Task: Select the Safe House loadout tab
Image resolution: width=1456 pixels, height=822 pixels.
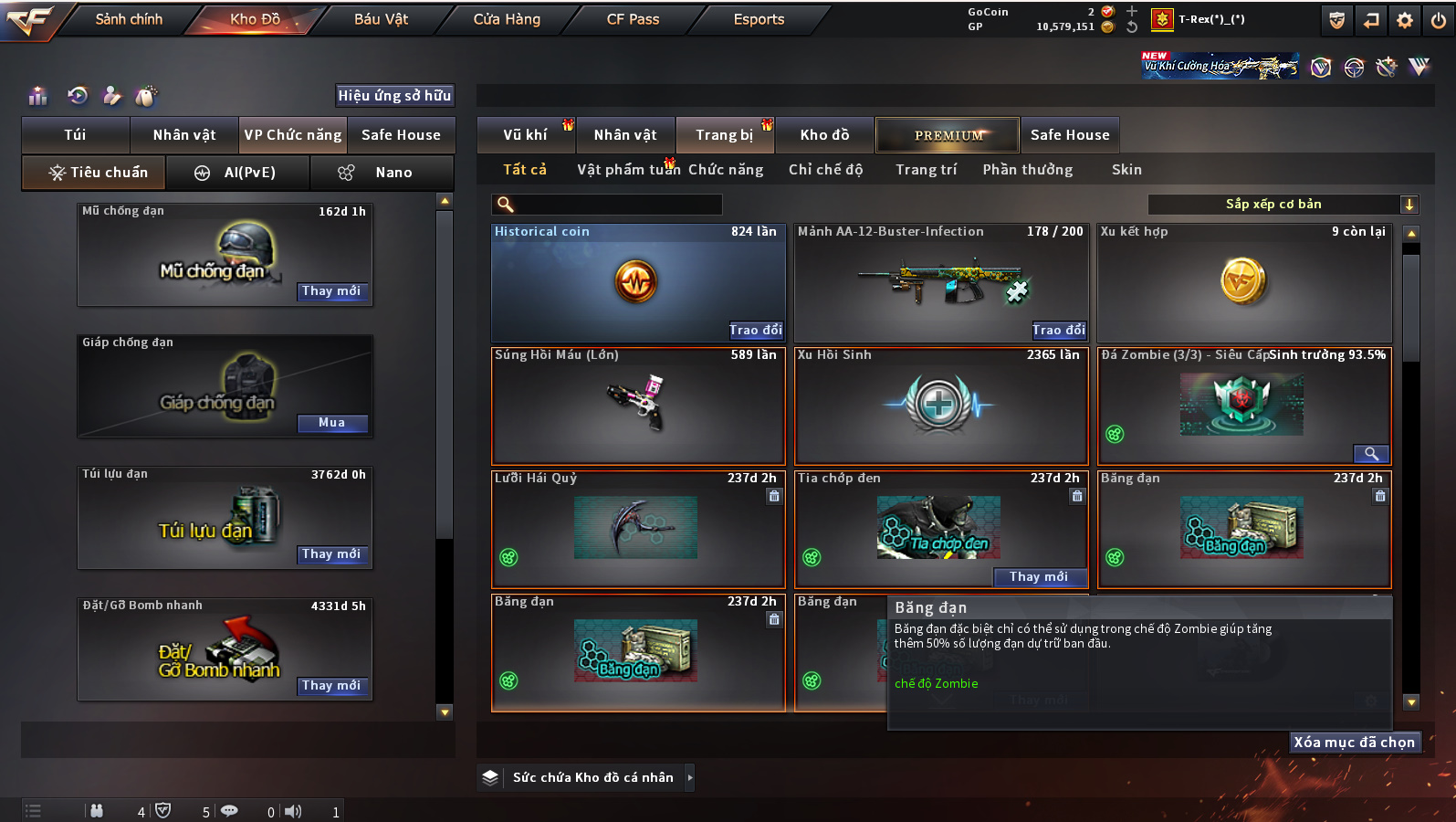Action: [401, 135]
